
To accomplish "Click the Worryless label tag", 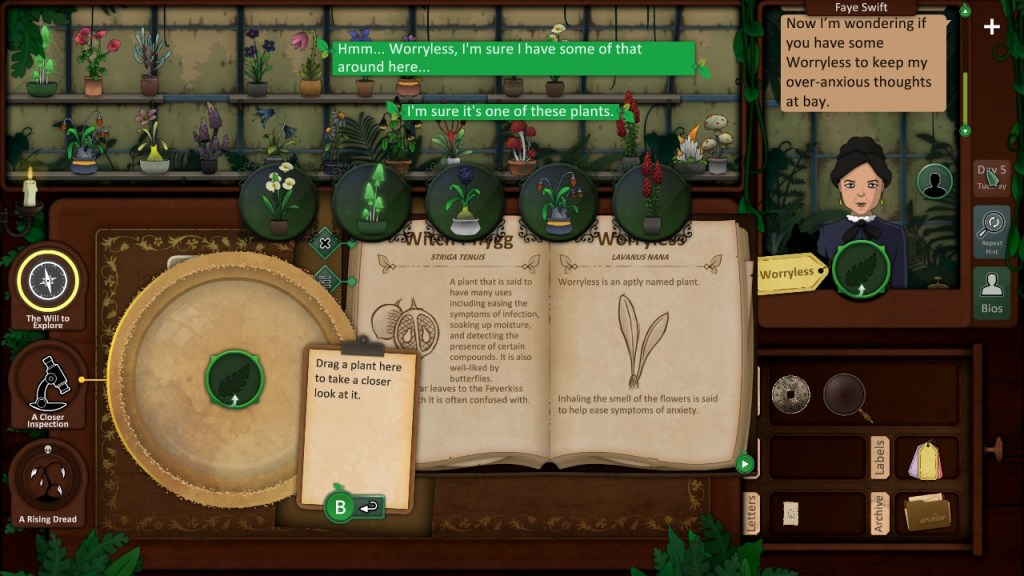I will click(x=789, y=273).
